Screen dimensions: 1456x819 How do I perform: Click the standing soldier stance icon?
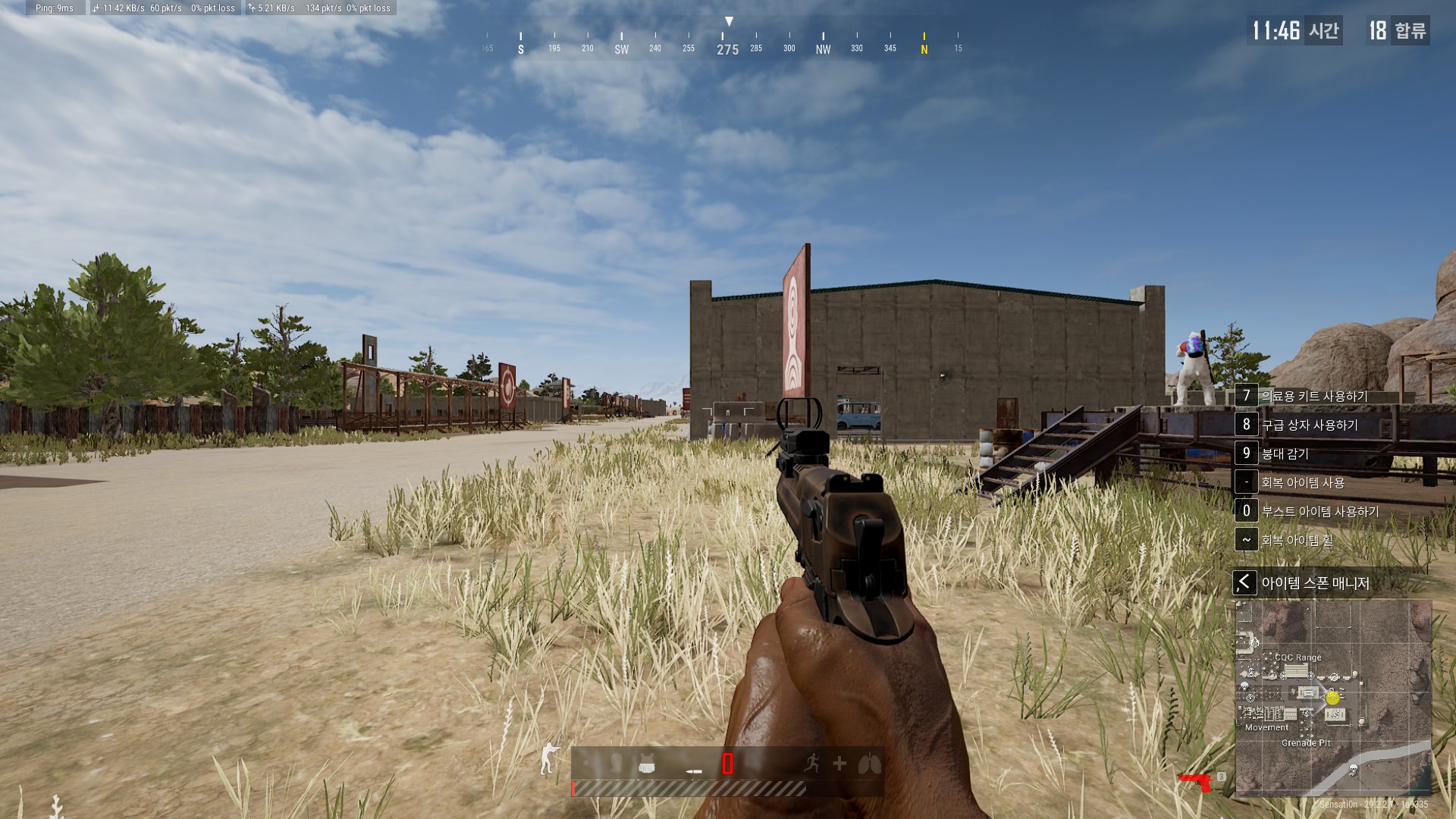point(548,758)
